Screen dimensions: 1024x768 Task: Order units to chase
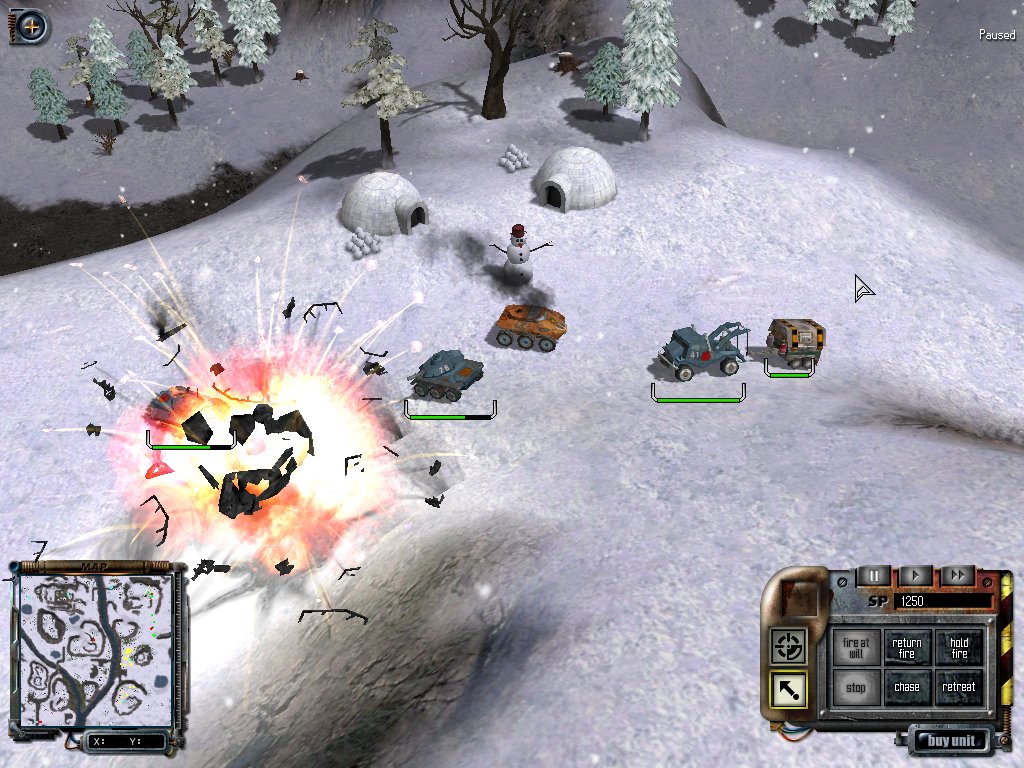907,688
